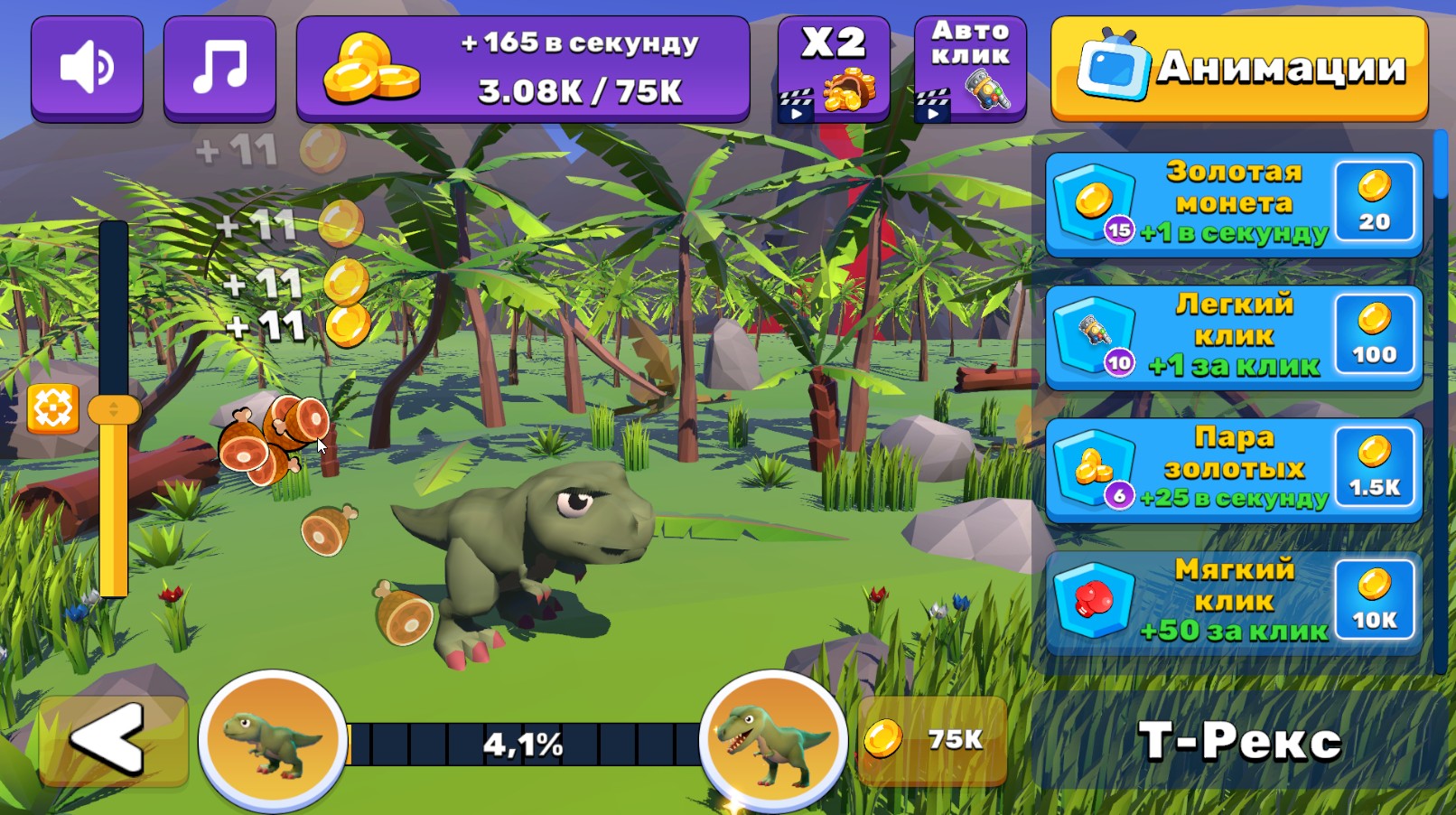
Task: Click the 4,1% progress bar
Action: (524, 743)
